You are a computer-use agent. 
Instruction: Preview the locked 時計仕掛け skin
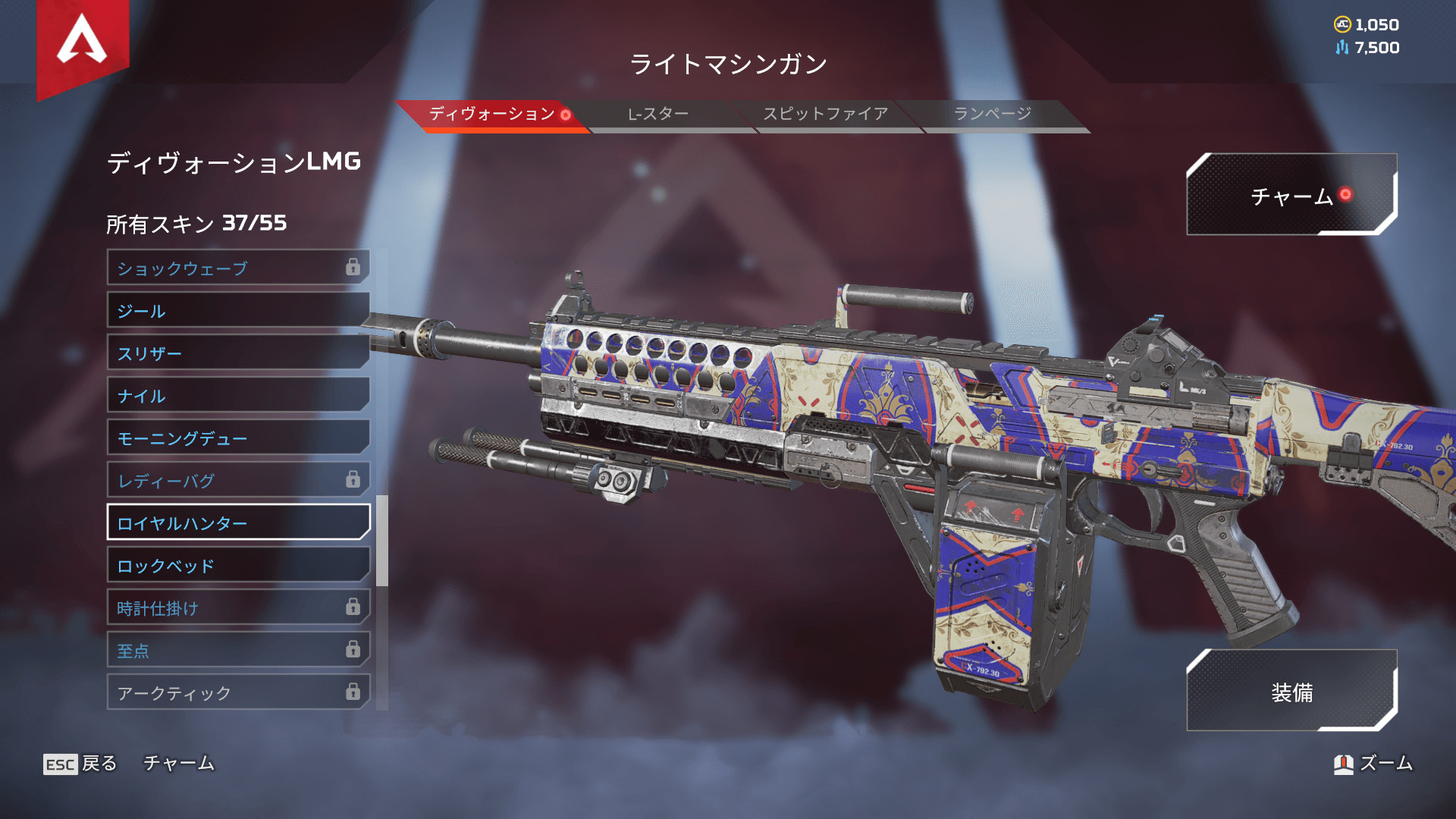(238, 607)
